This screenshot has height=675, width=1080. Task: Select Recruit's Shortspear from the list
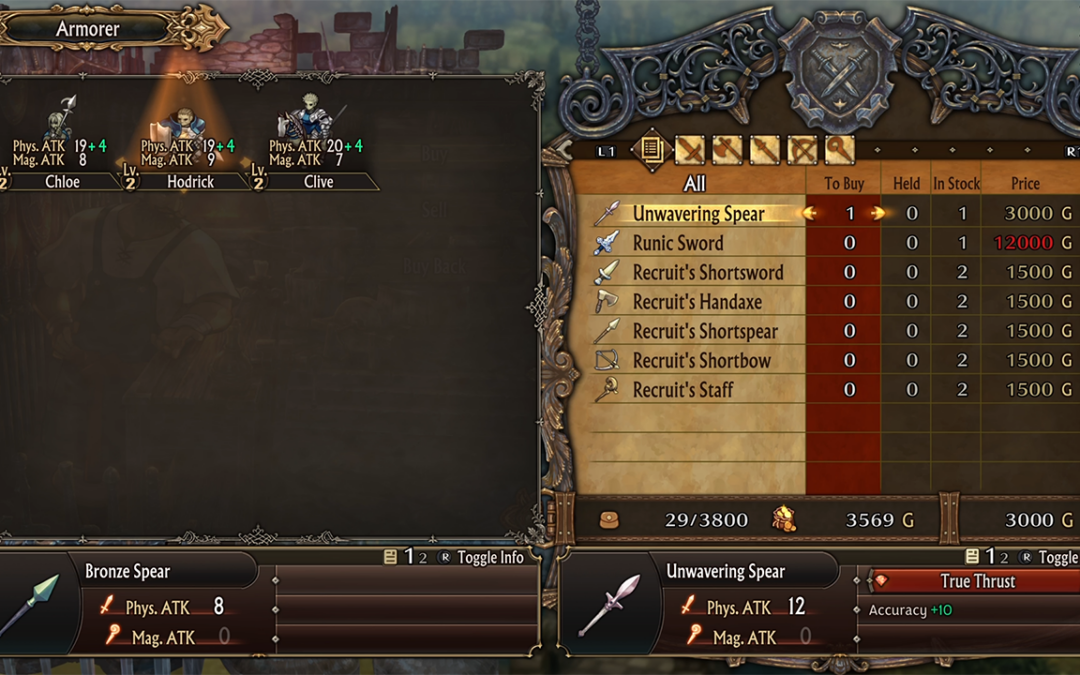pos(704,331)
